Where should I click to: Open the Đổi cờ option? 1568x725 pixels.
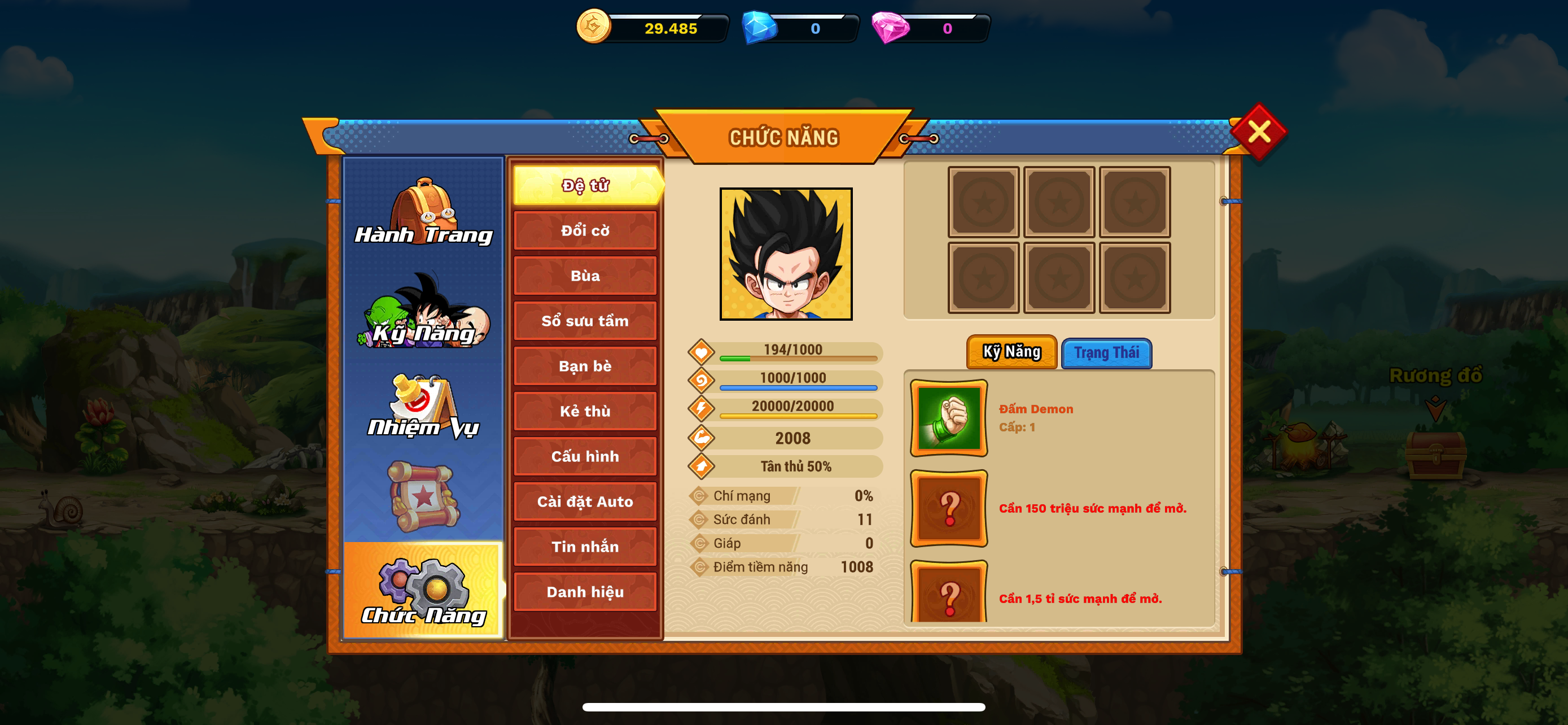pos(585,231)
